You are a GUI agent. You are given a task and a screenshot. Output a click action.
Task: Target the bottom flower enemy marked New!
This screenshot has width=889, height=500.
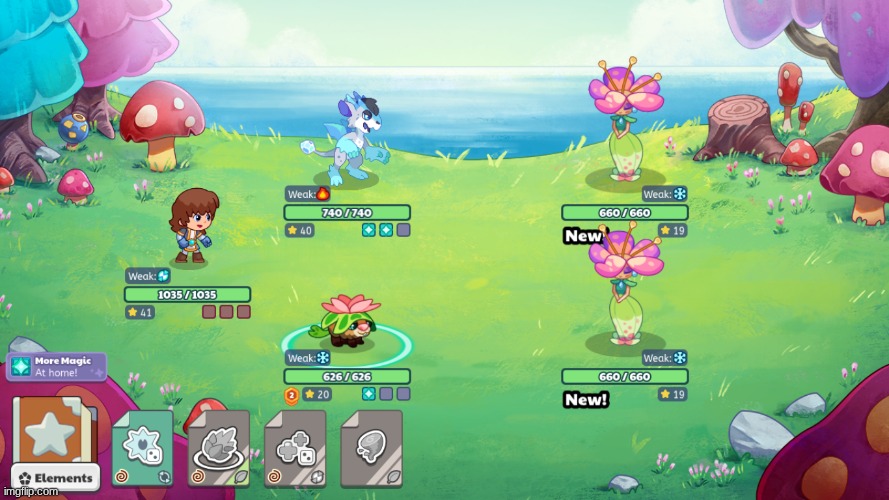(624, 290)
